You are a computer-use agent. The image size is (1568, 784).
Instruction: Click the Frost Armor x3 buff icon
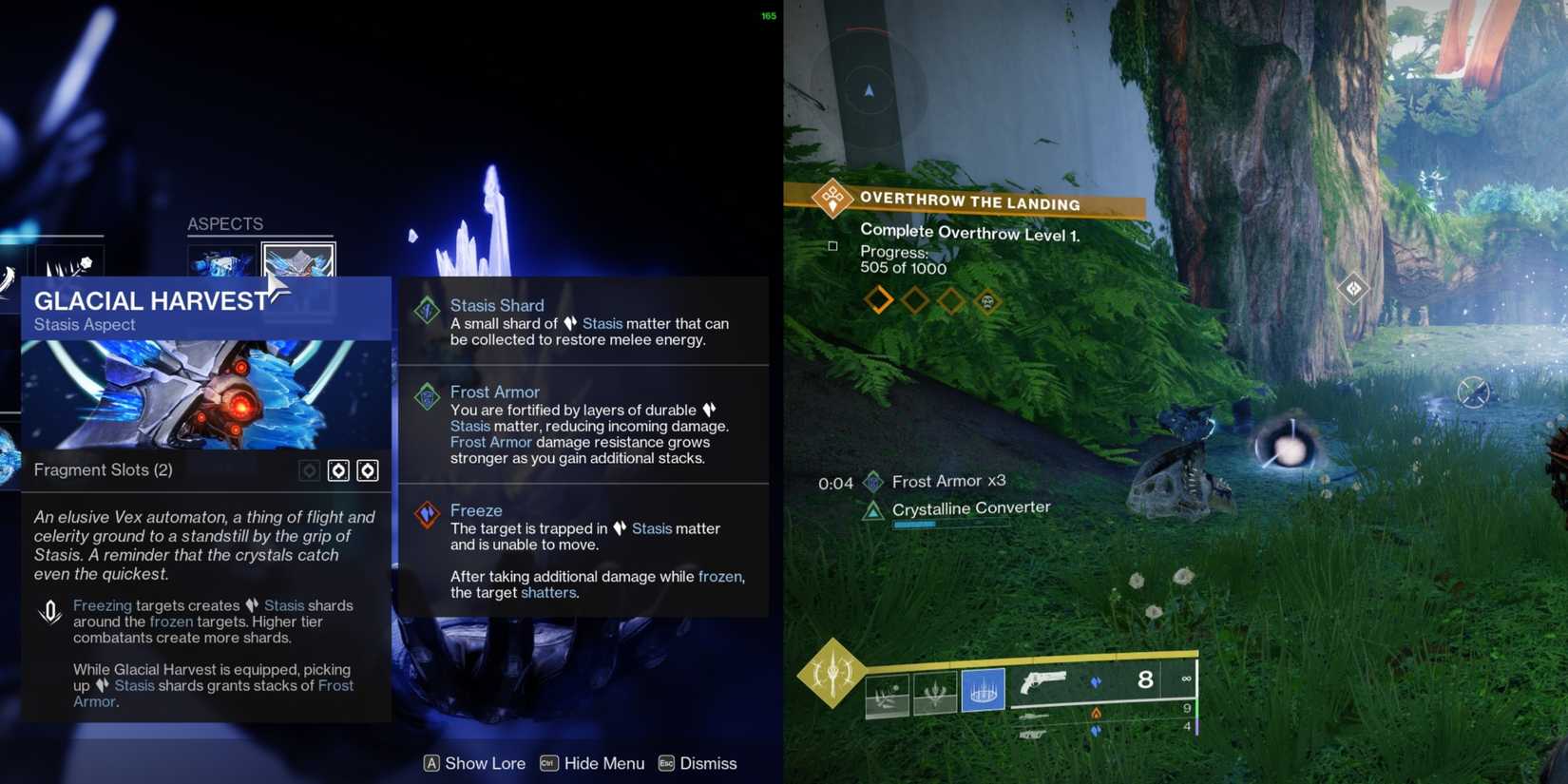pos(871,481)
